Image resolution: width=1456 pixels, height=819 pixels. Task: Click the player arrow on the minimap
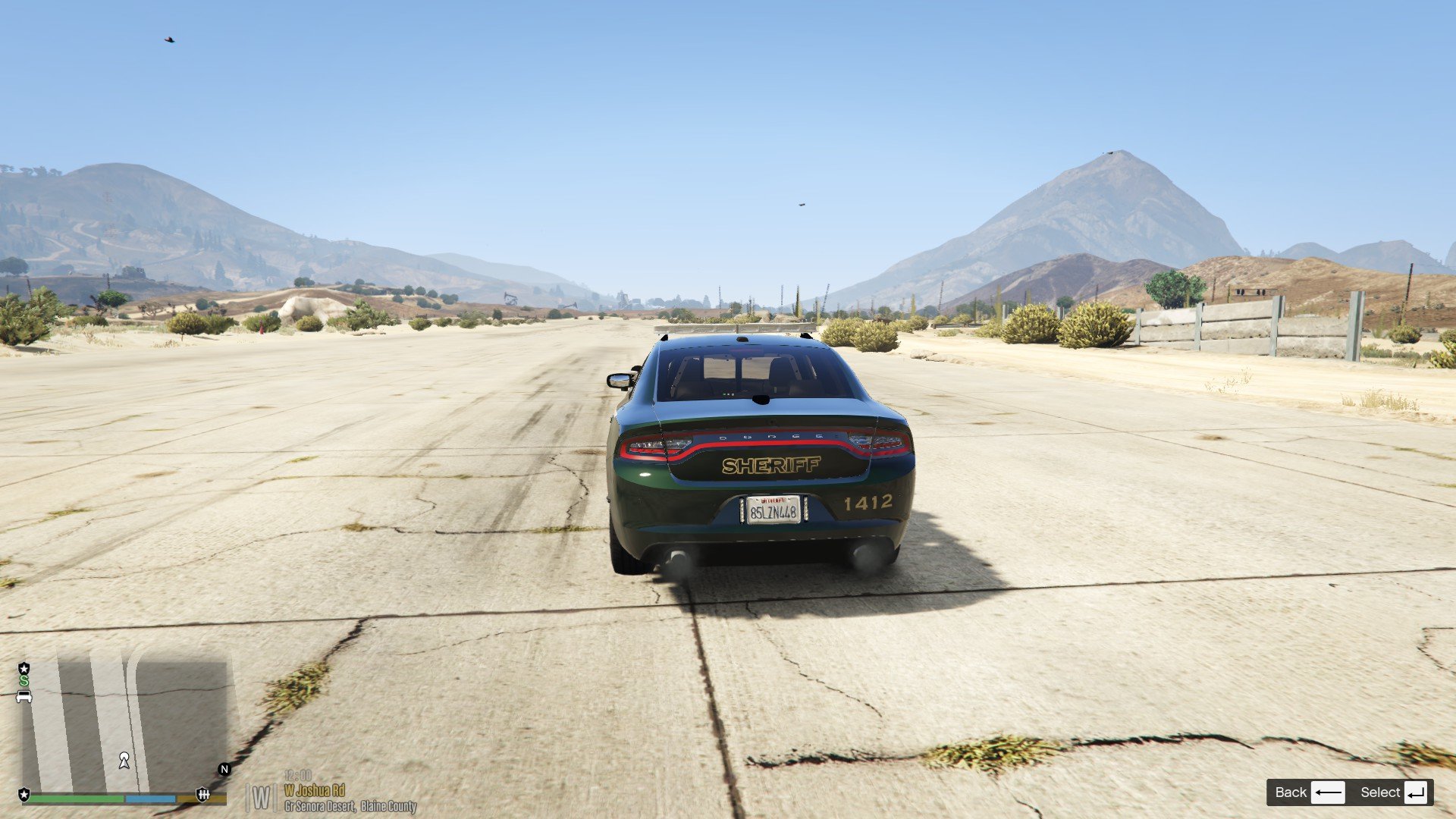point(124,761)
